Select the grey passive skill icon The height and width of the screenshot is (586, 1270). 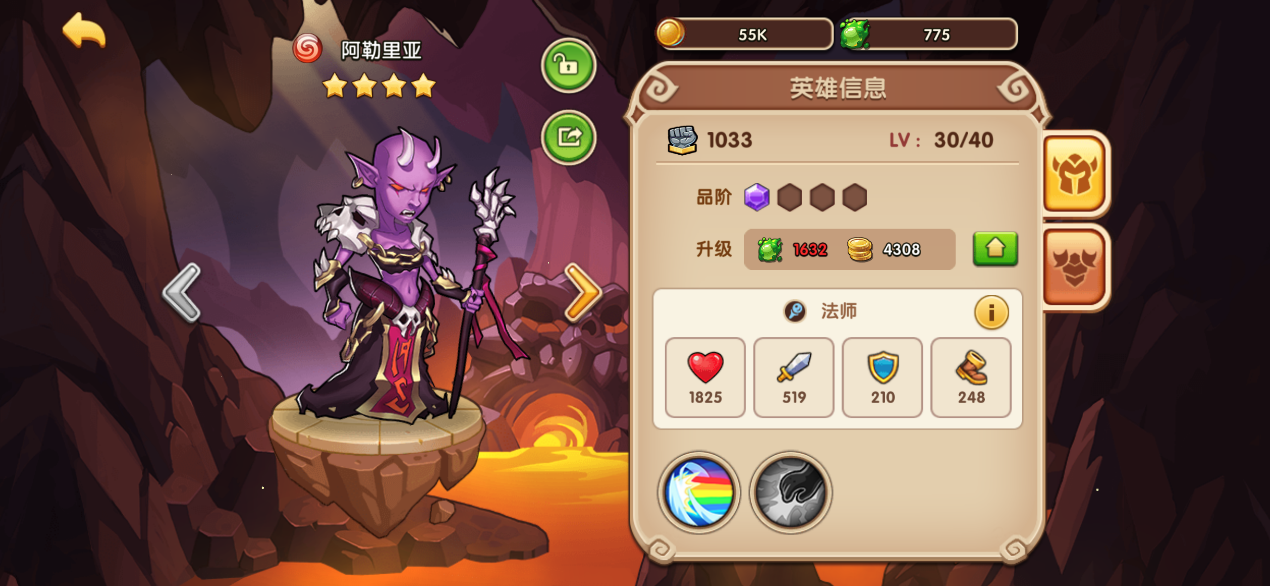pos(790,492)
